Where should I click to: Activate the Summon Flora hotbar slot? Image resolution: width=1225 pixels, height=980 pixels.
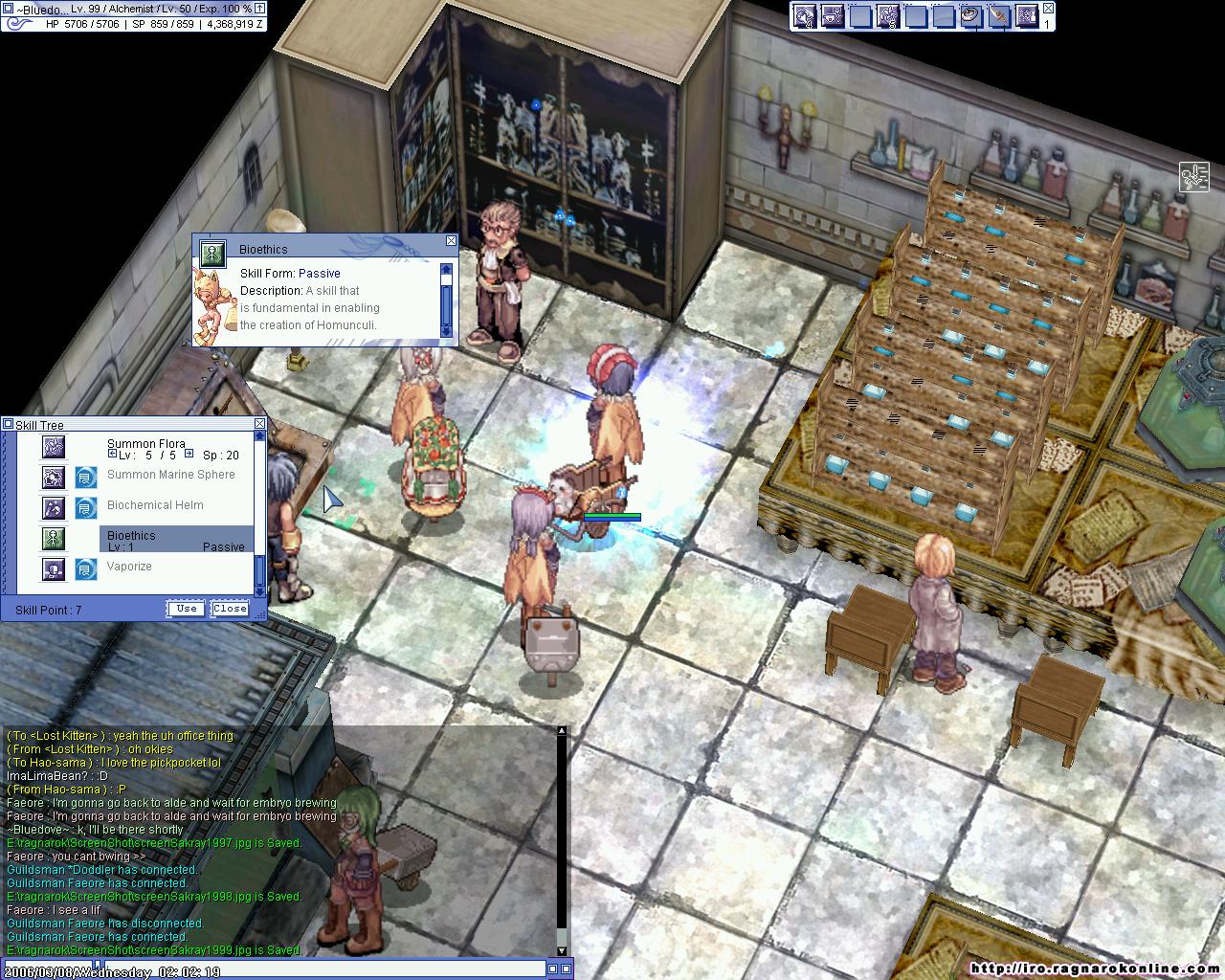(x=888, y=16)
